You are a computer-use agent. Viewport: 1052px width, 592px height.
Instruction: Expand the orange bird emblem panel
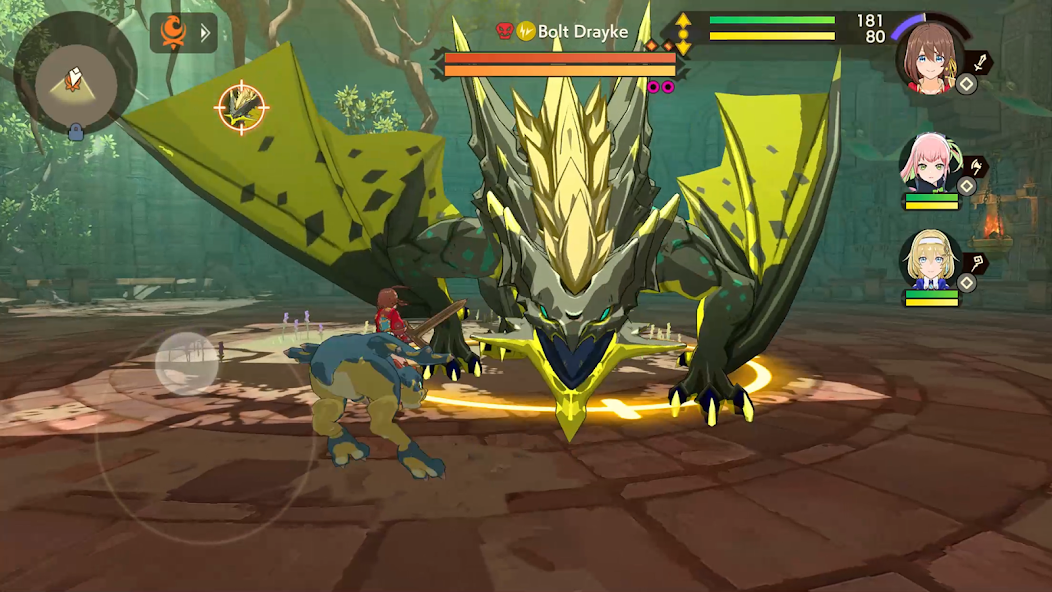(x=184, y=33)
